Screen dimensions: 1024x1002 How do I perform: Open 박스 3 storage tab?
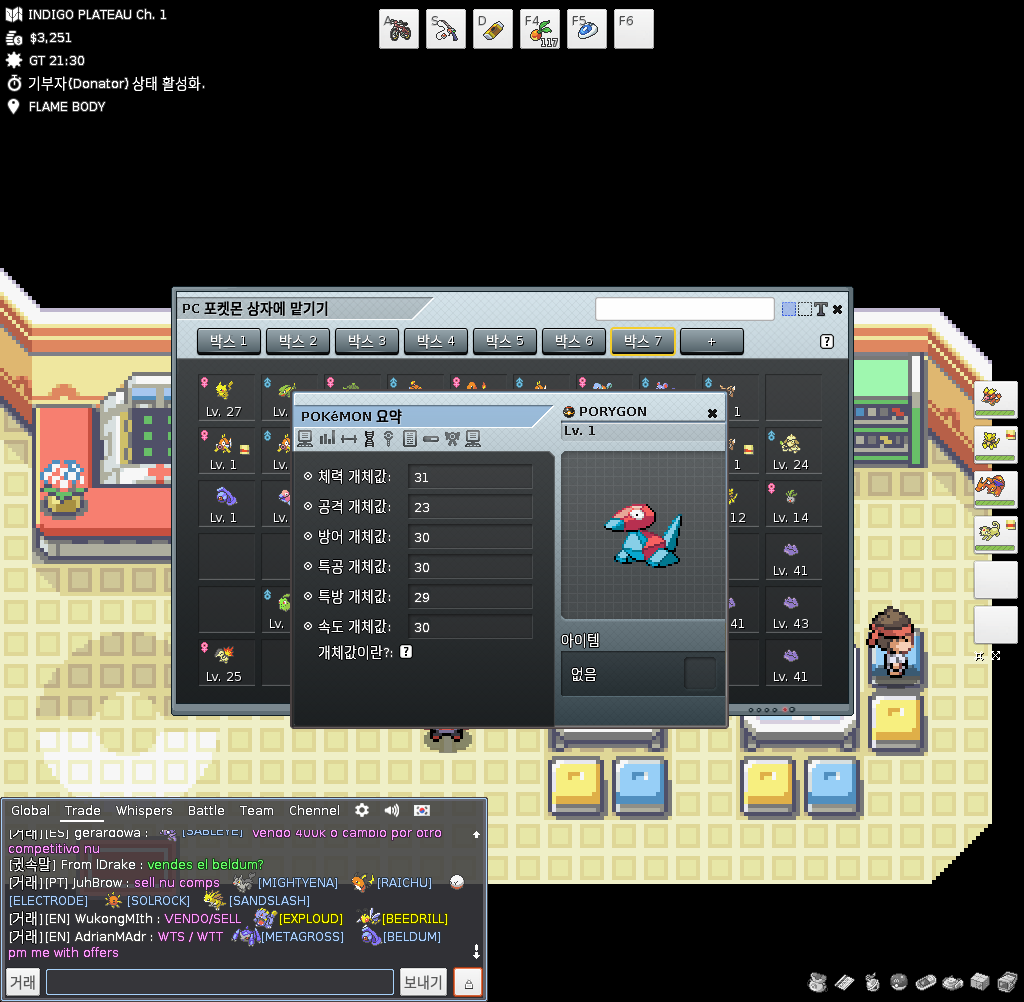[367, 341]
